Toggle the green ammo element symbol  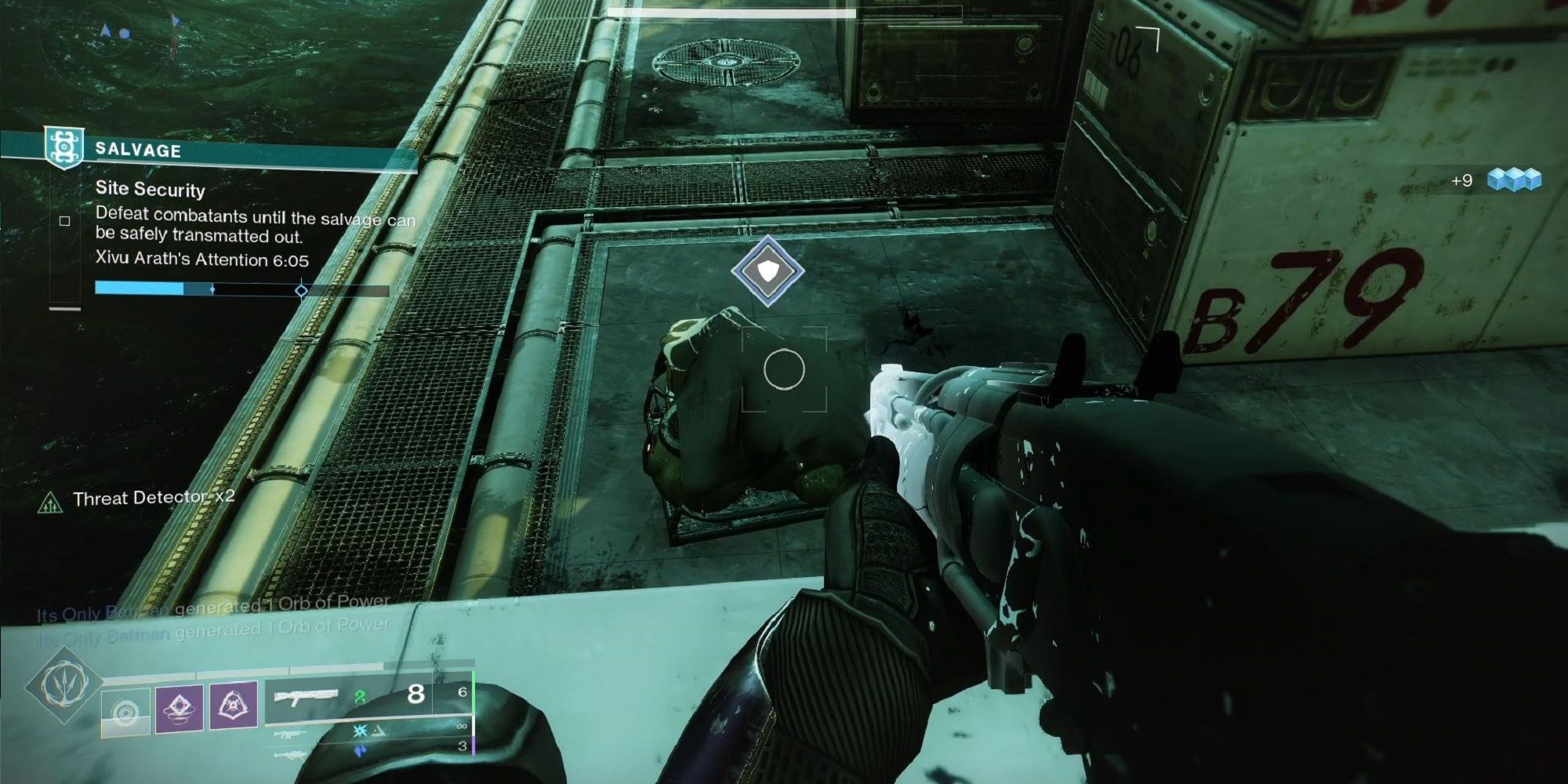coord(360,696)
